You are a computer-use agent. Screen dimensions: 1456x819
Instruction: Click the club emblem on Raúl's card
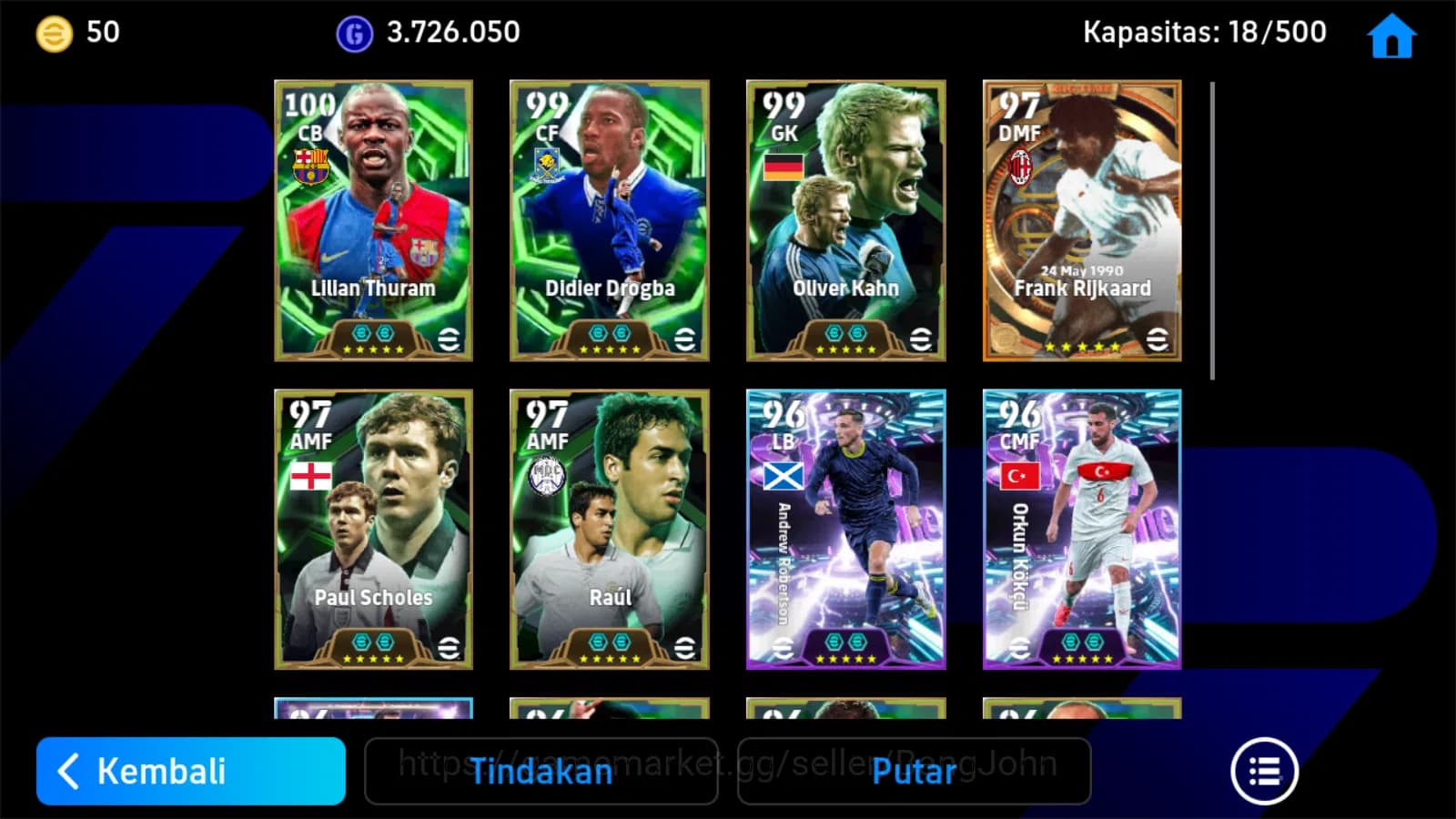(547, 476)
